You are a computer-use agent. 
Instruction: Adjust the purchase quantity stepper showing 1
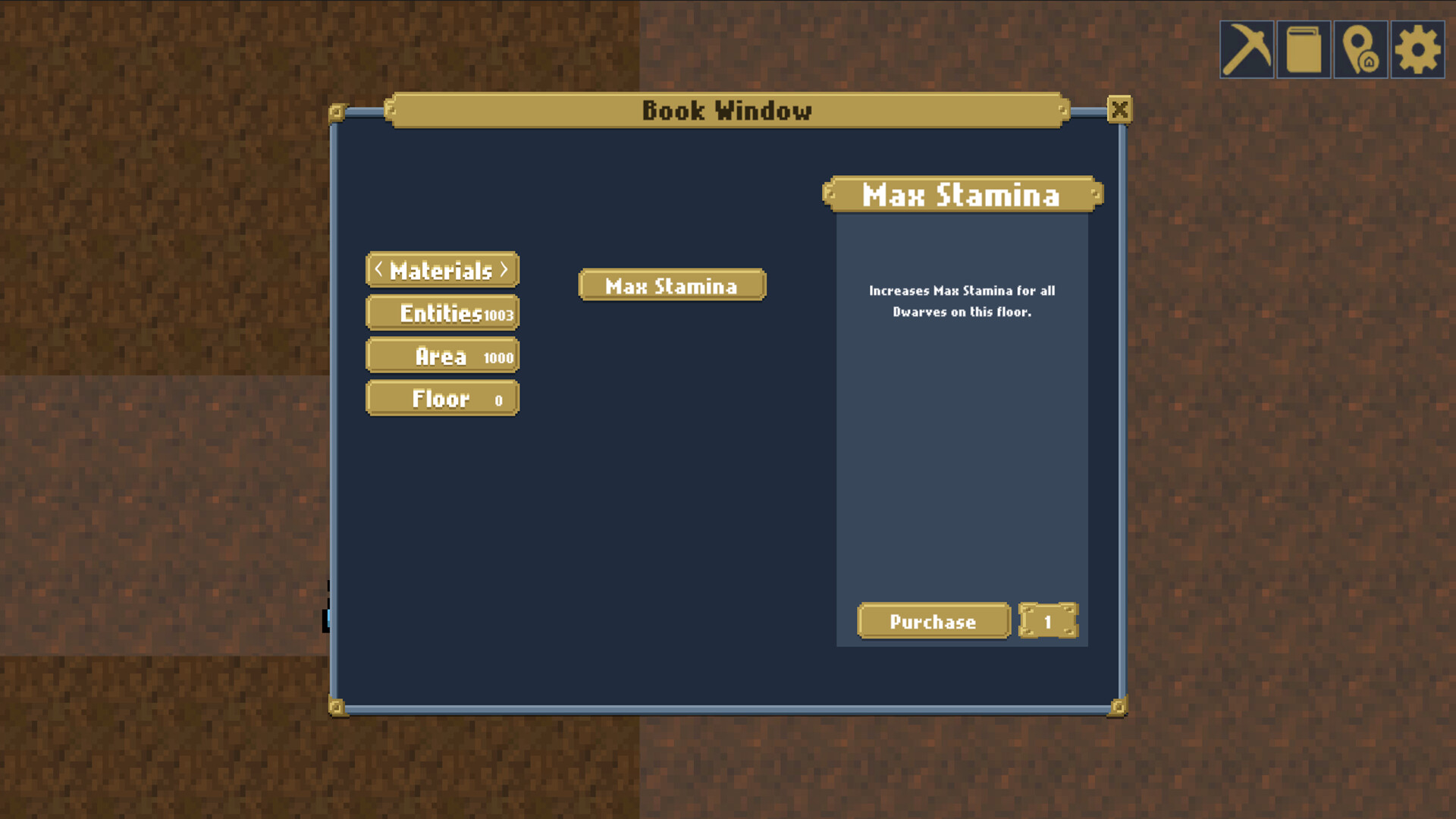[1049, 621]
